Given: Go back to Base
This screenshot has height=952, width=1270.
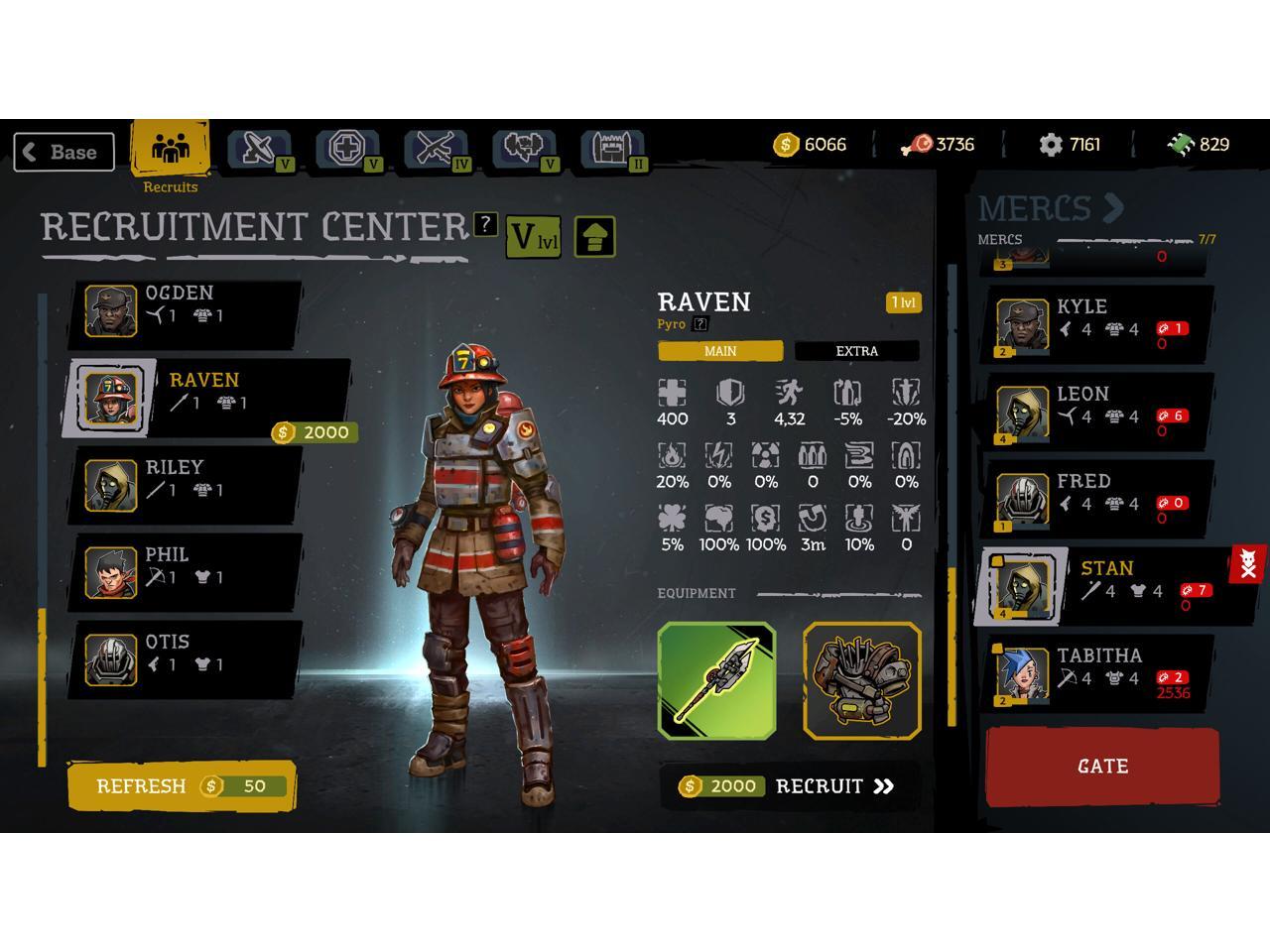Looking at the screenshot, I should (63, 152).
